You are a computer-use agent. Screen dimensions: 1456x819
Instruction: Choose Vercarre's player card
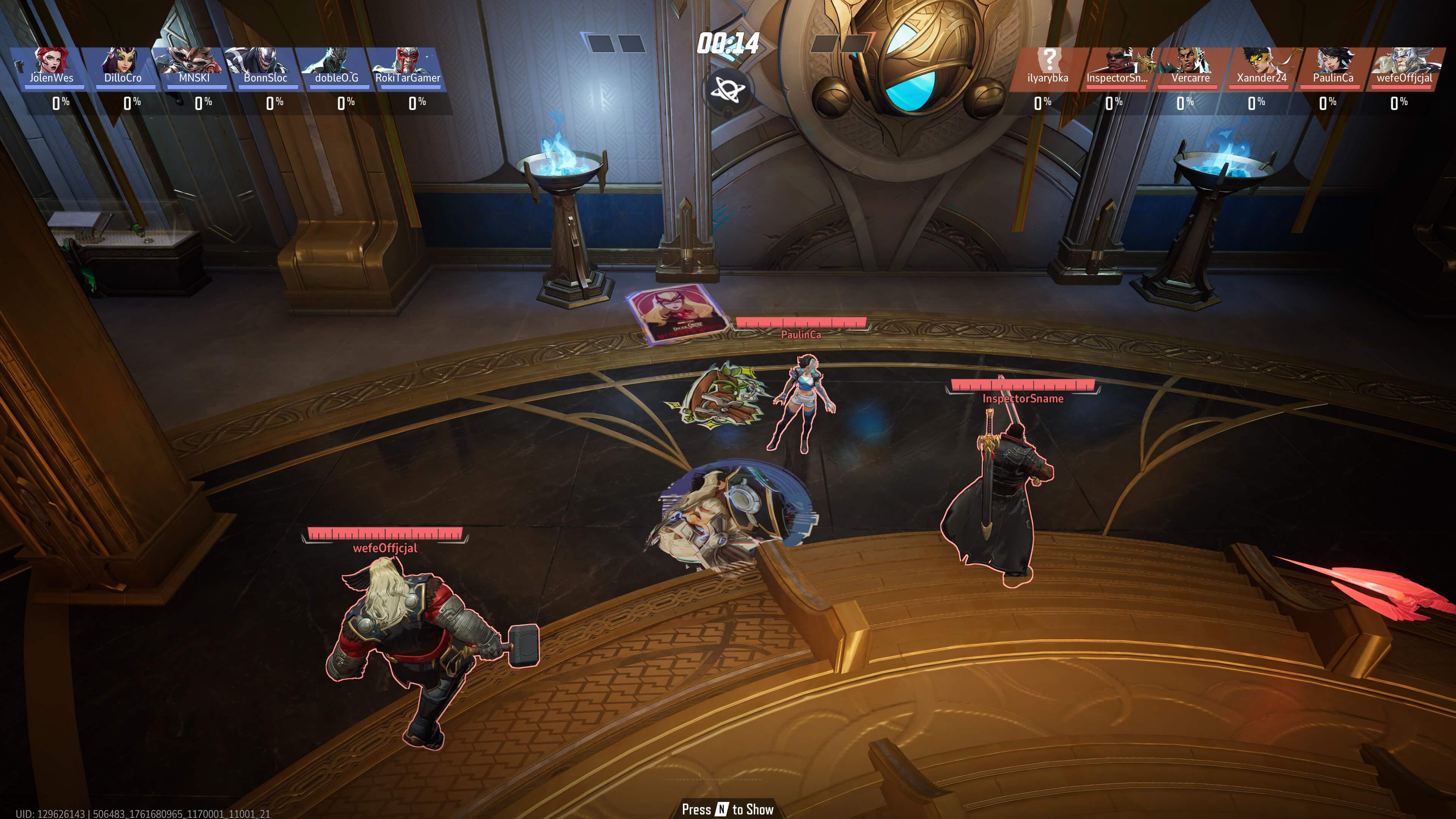pyautogui.click(x=1190, y=66)
